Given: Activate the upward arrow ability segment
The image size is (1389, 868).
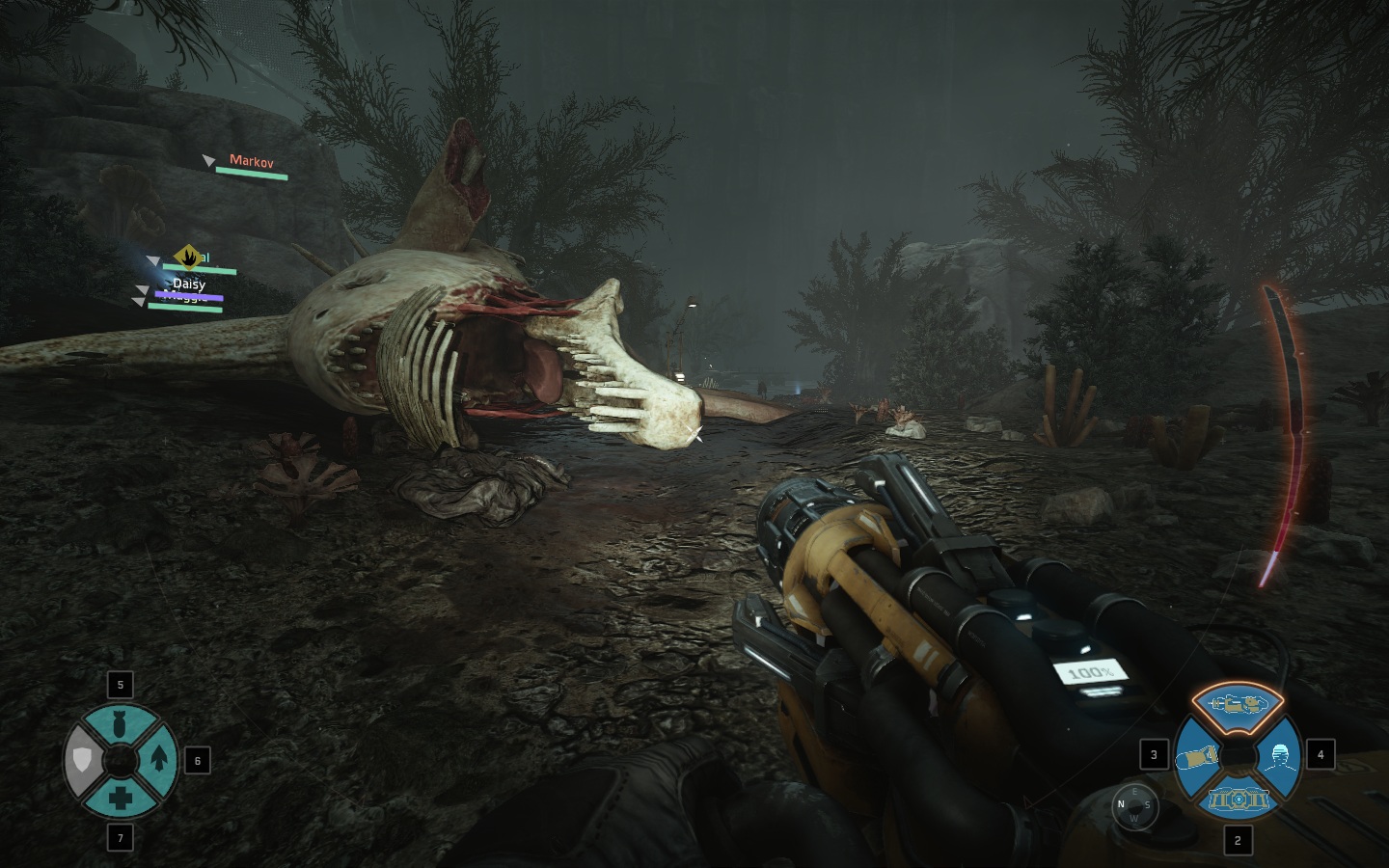Looking at the screenshot, I should point(158,760).
